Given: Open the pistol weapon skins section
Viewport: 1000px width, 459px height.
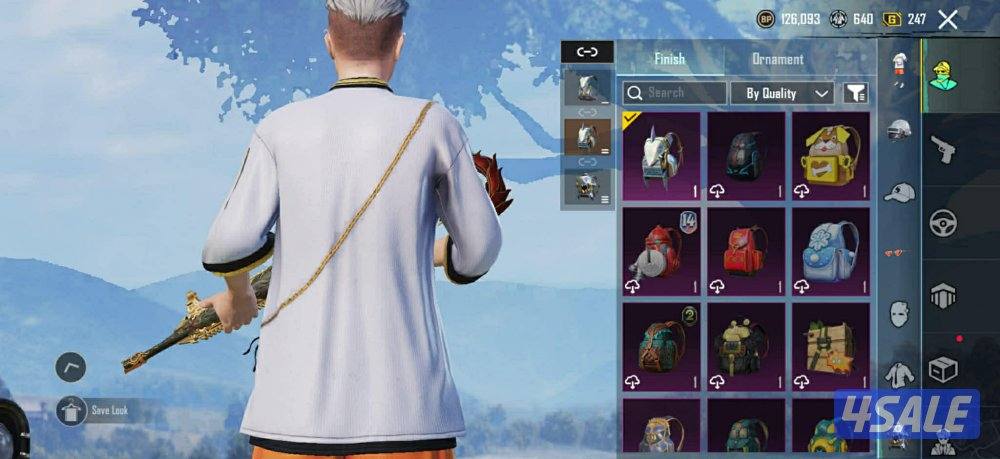Looking at the screenshot, I should (943, 151).
